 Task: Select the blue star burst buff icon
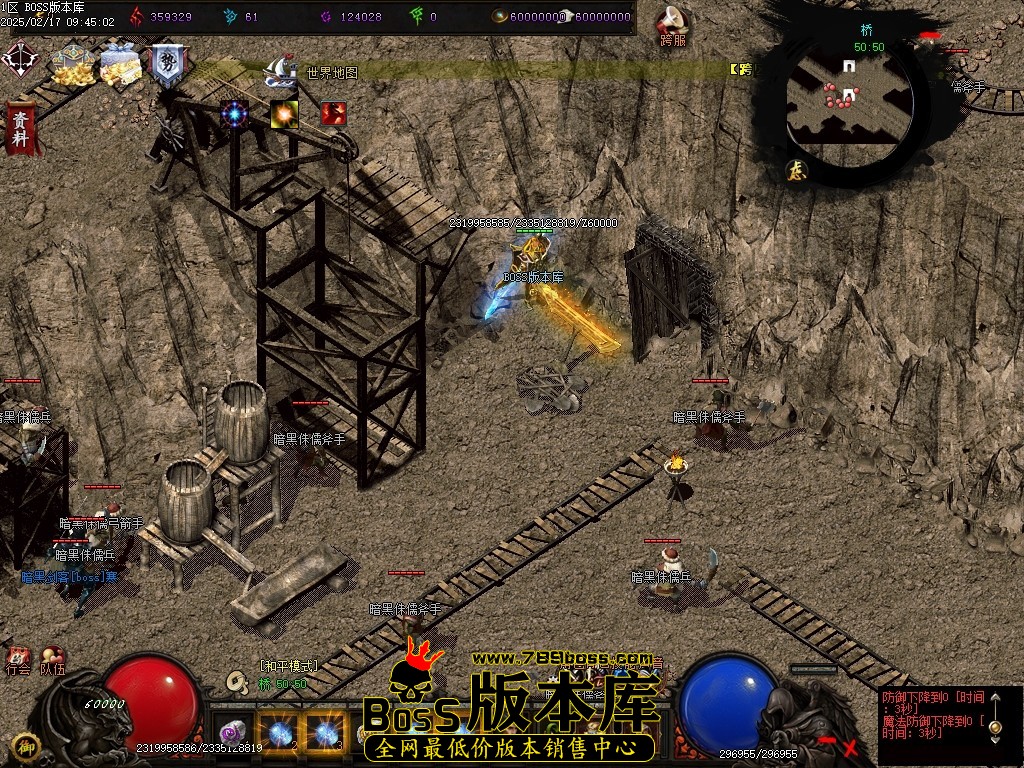click(x=235, y=113)
